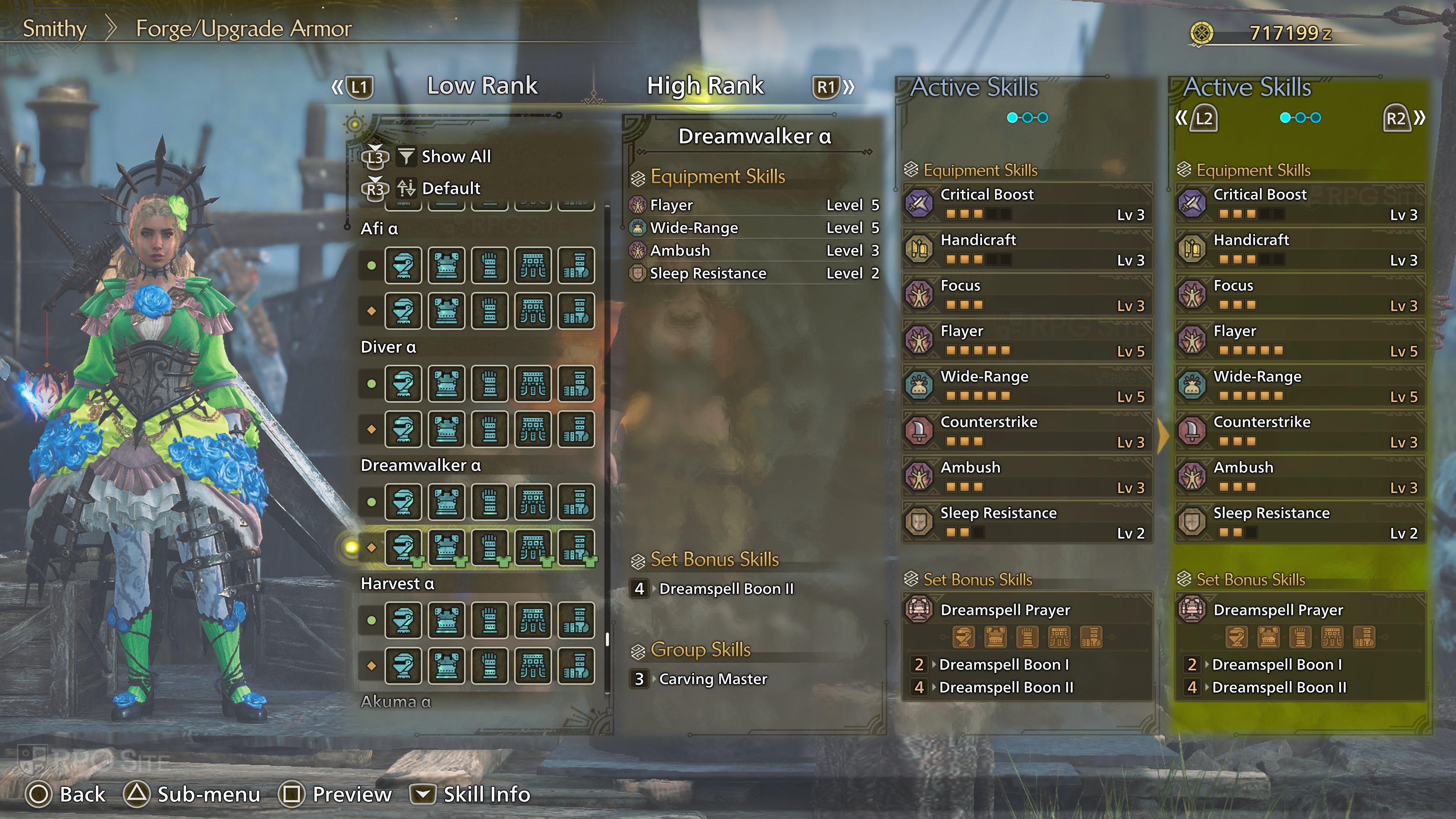Pick the Diver α leg armor in the green-dot row
1456x819 pixels.
coord(576,384)
